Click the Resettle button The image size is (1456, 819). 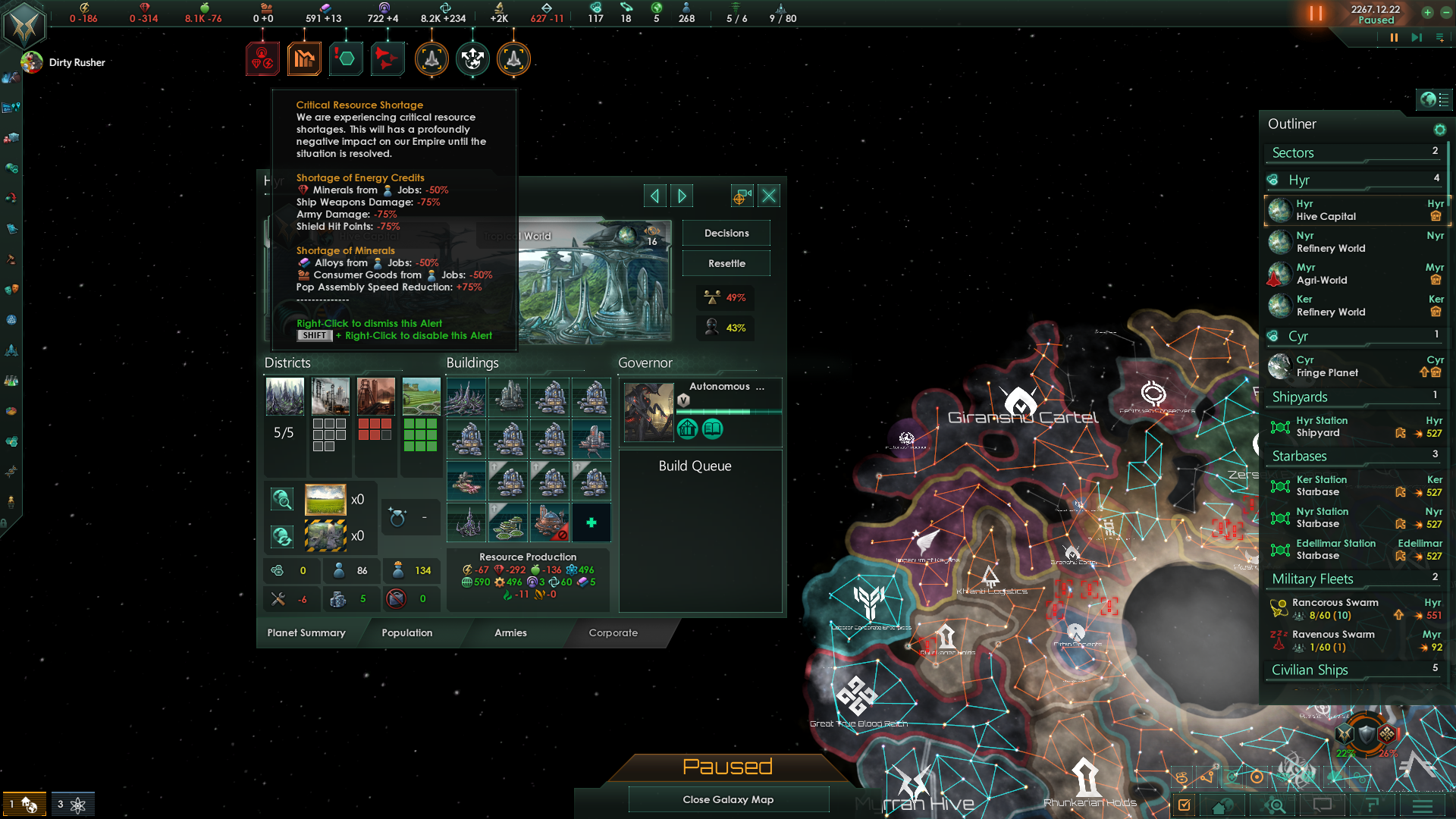point(726,263)
